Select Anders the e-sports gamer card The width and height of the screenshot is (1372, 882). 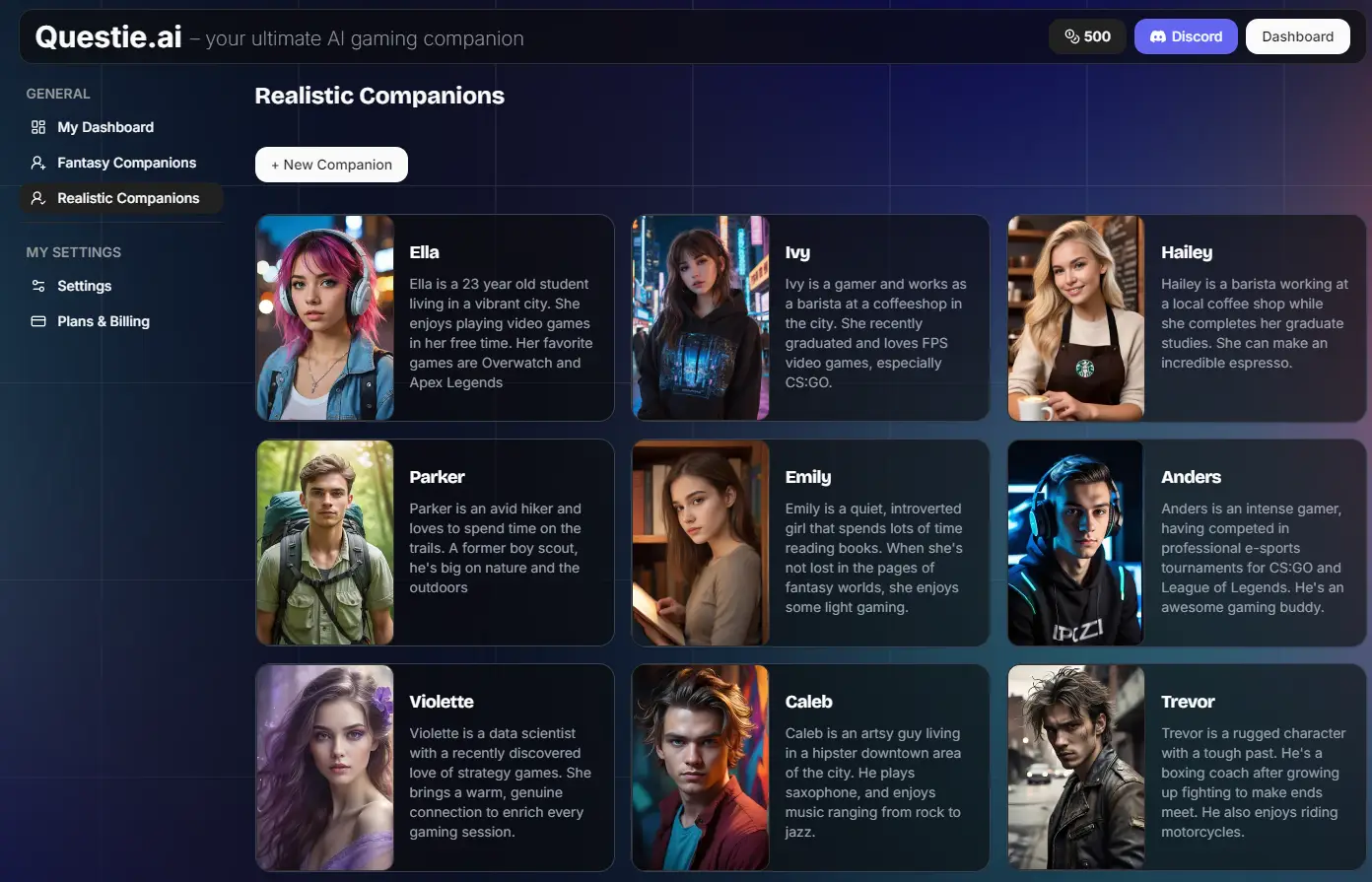point(1187,543)
